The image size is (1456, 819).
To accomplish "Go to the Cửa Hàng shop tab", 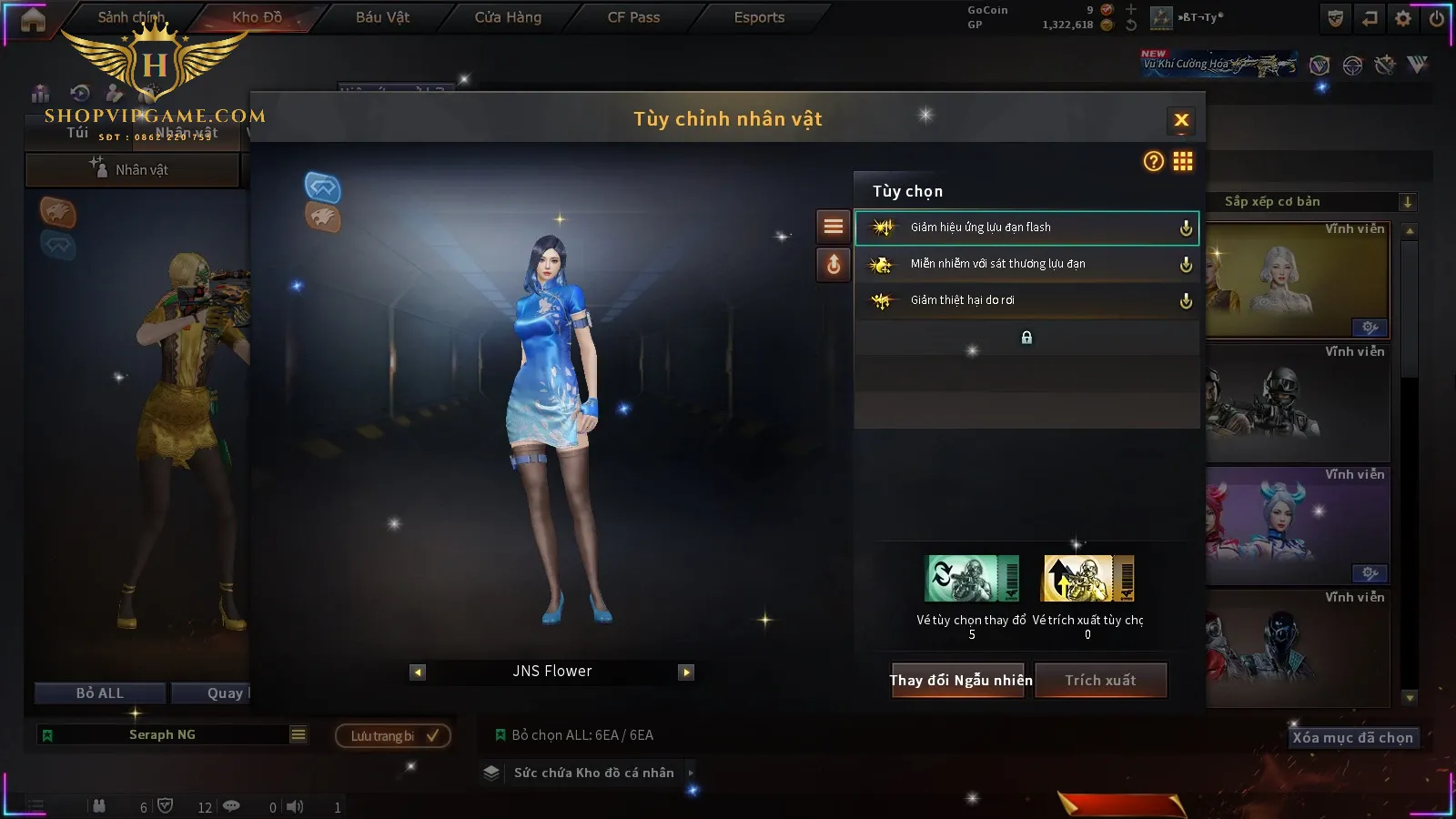I will pyautogui.click(x=508, y=17).
